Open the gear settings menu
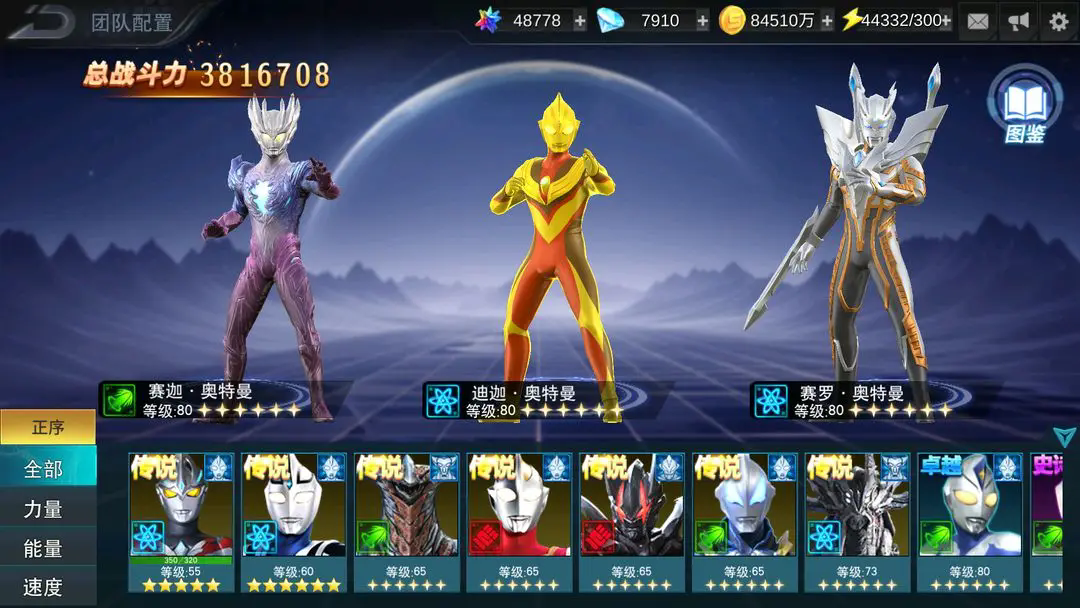The width and height of the screenshot is (1080, 608). (1059, 21)
